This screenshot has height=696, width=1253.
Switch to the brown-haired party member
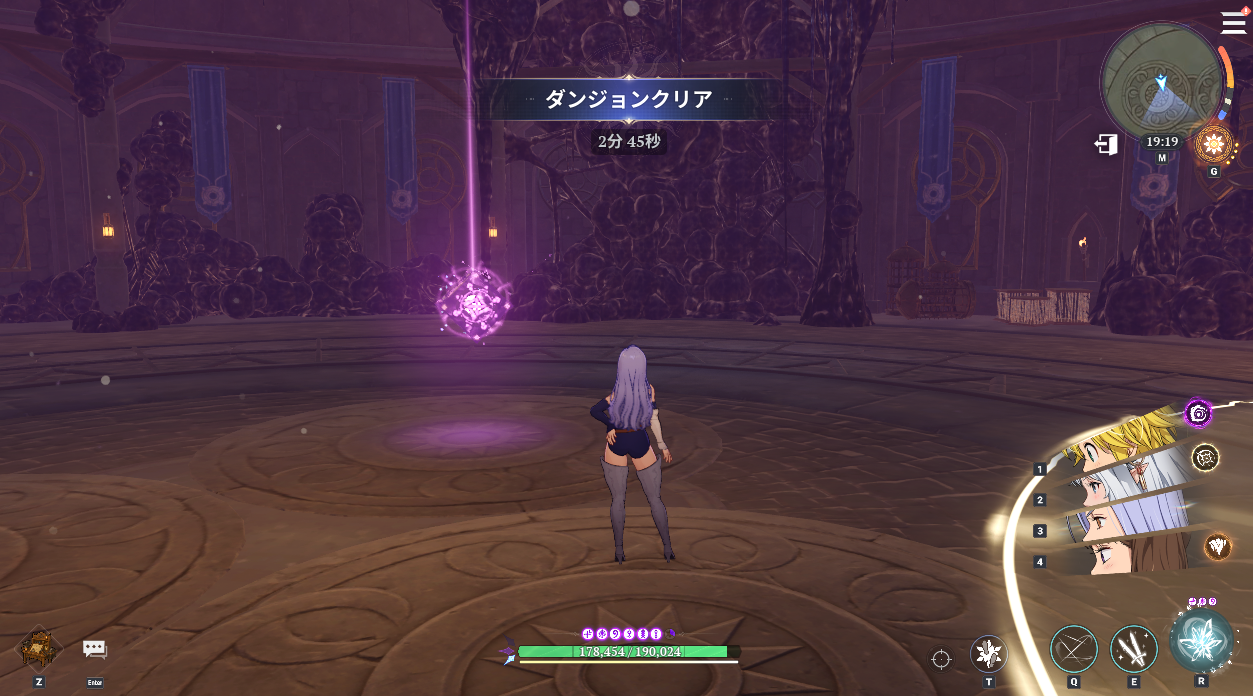coord(1130,556)
